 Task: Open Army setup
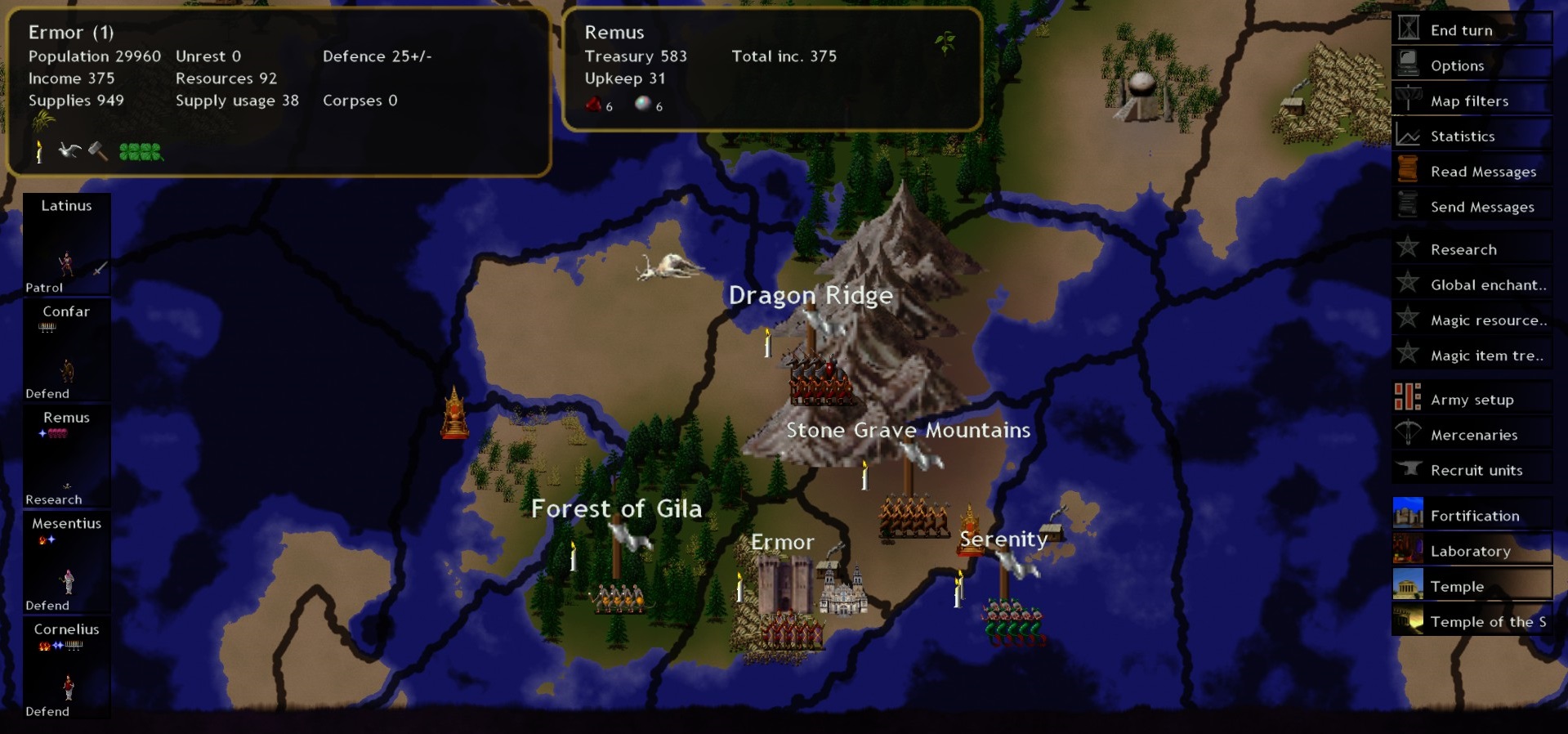coord(1472,400)
